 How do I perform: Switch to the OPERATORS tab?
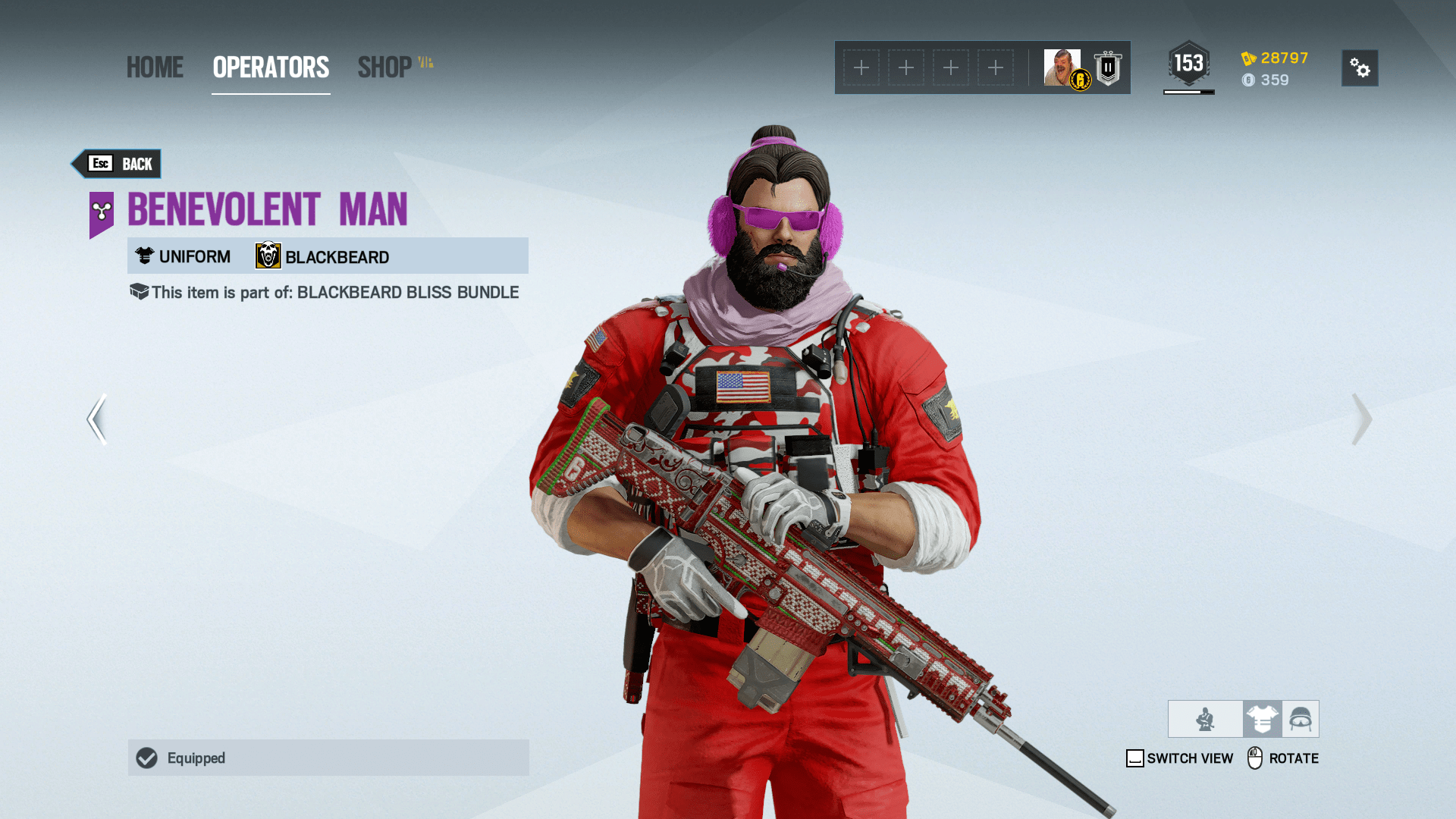coord(270,67)
